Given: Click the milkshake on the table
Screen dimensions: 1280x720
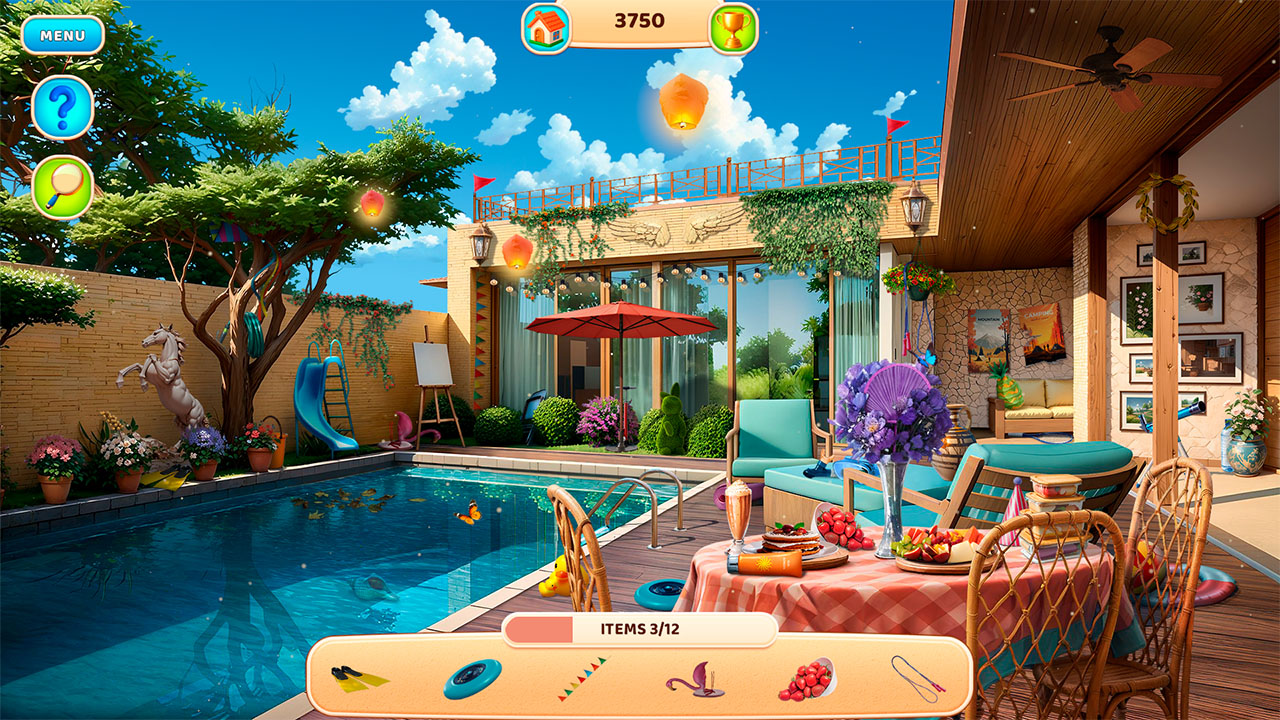Looking at the screenshot, I should pos(737,512).
